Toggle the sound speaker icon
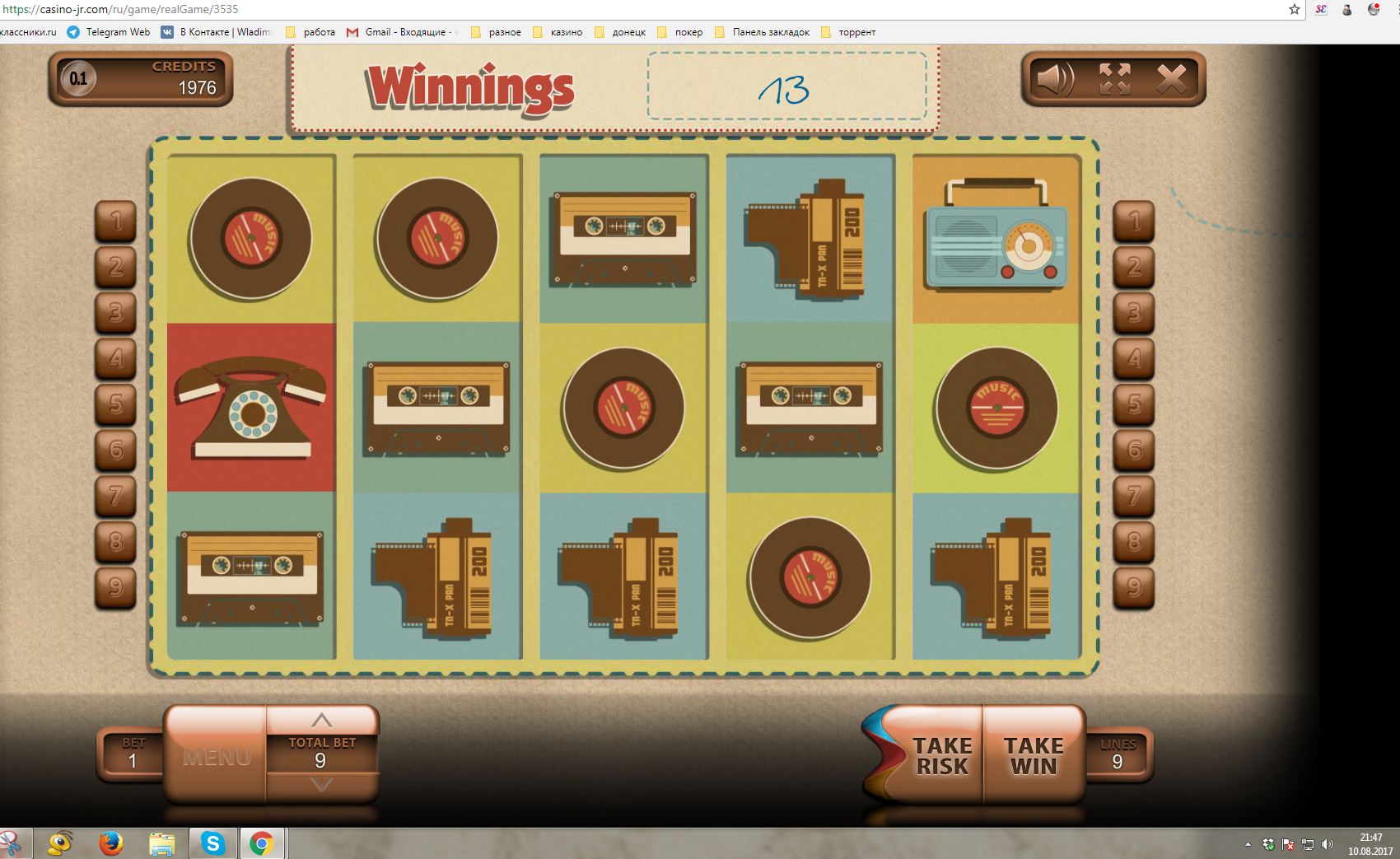This screenshot has width=1400, height=859. 1054,80
